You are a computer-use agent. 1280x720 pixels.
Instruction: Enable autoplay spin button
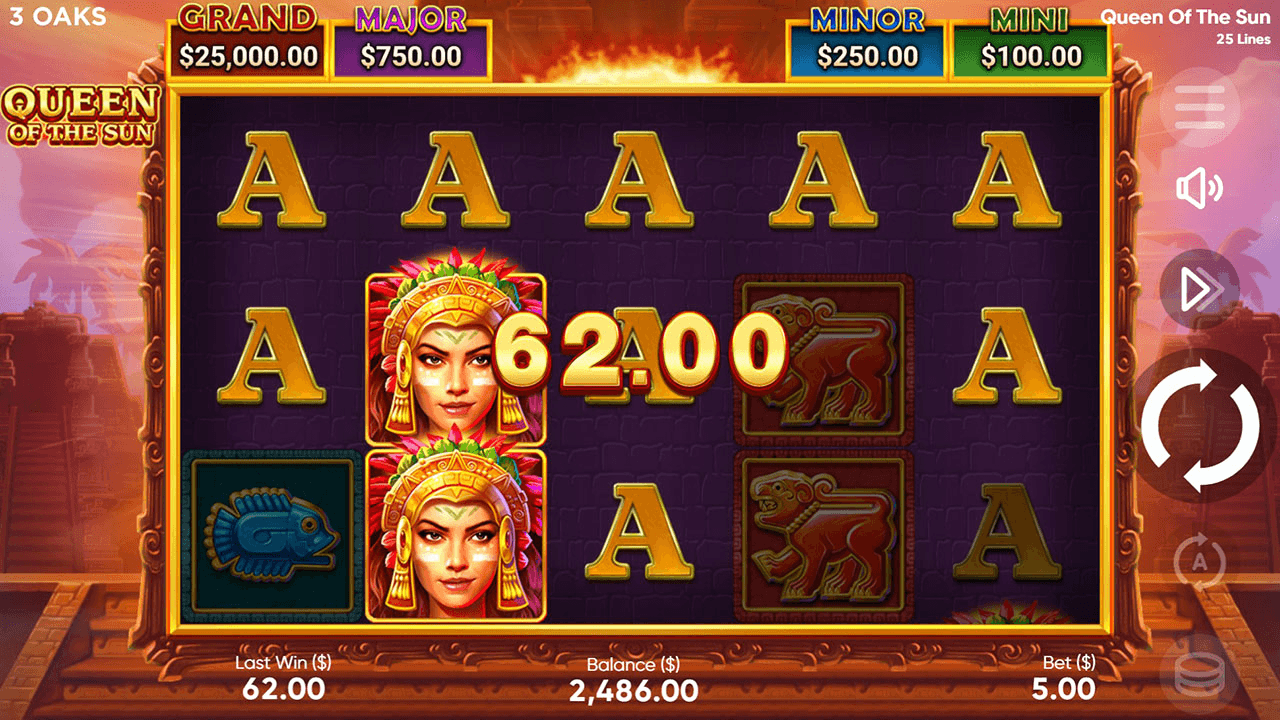pyautogui.click(x=1199, y=559)
